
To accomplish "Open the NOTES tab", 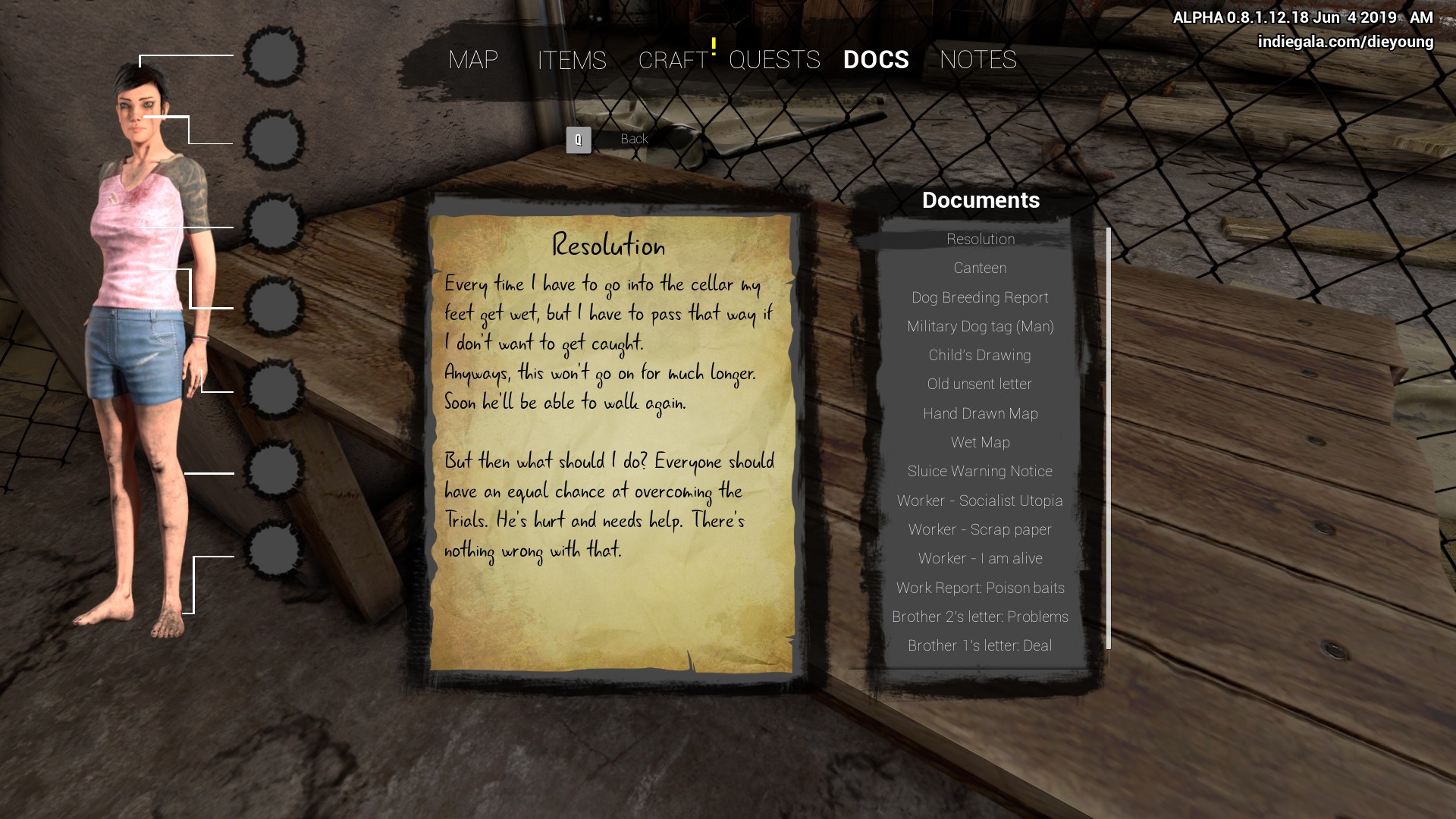I will coord(977,60).
